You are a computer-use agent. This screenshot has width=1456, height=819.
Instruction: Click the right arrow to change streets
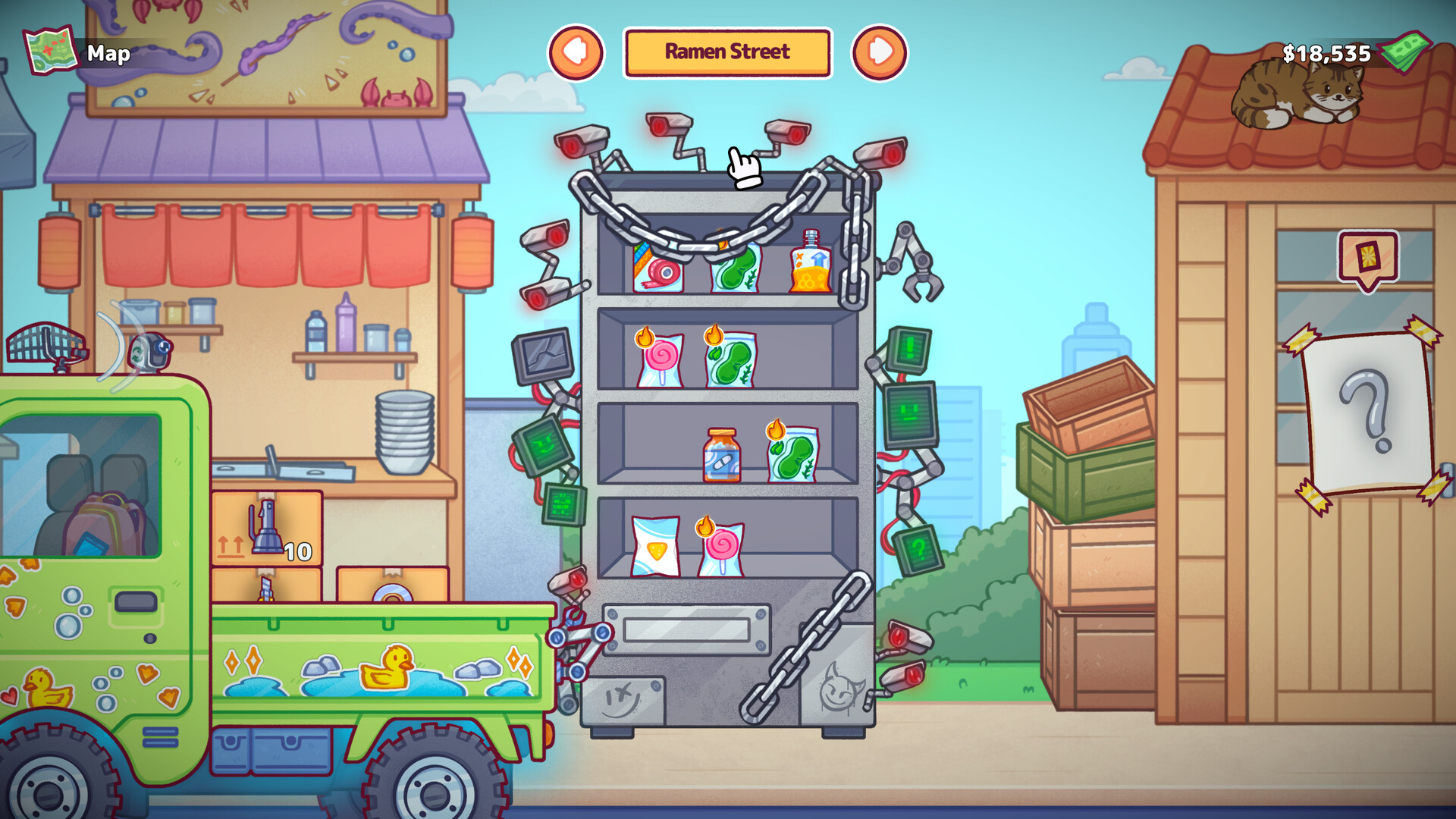point(880,52)
